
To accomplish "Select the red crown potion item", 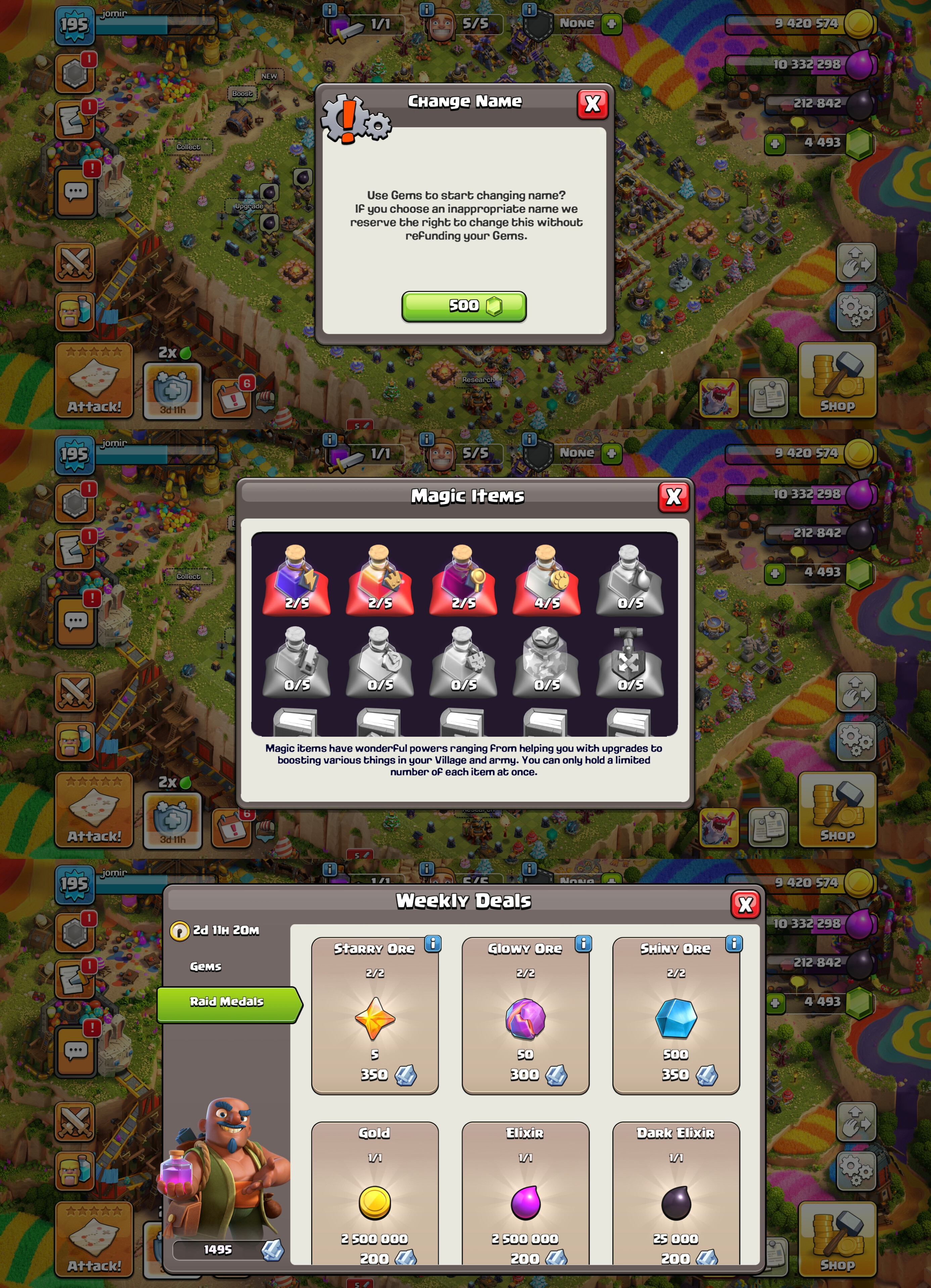I will tap(379, 580).
